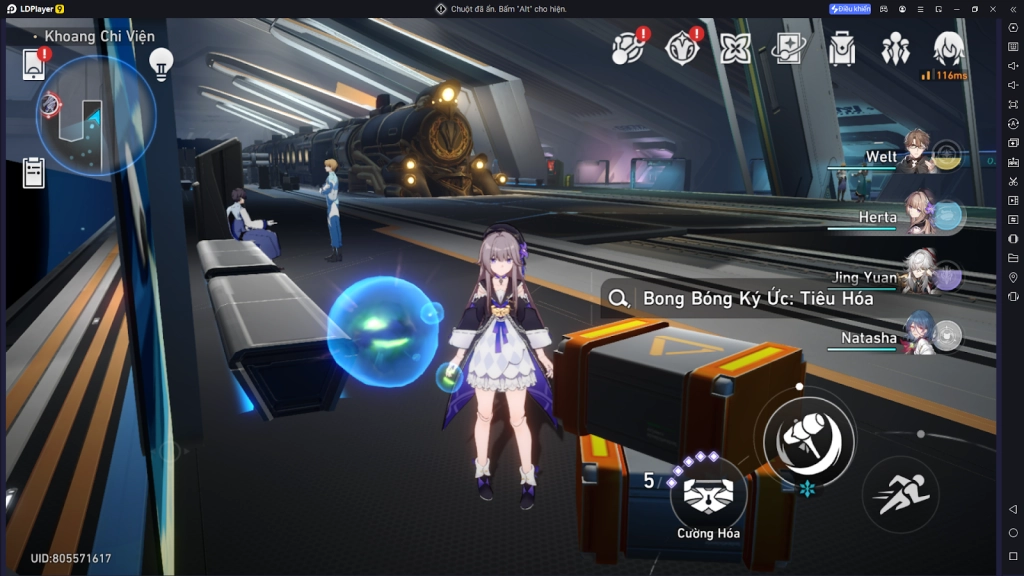Toggle the sprint running button
This screenshot has width=1024, height=576.
coord(900,494)
